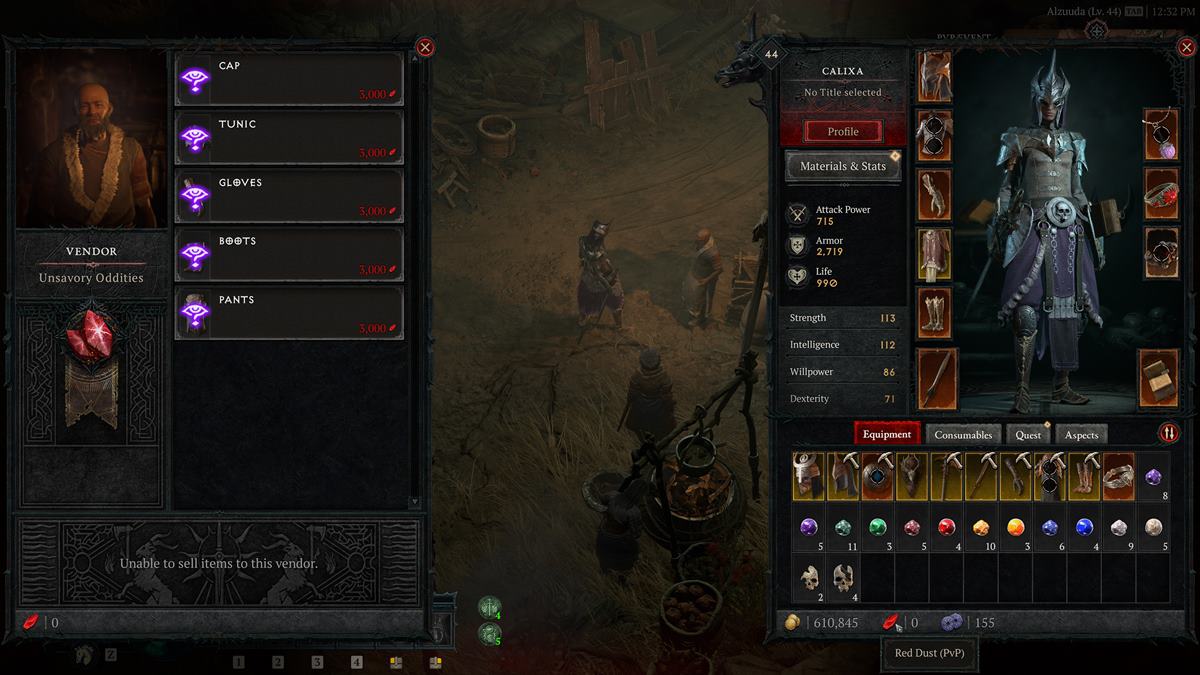Open the Quest items tab
The image size is (1200, 675).
point(1028,435)
